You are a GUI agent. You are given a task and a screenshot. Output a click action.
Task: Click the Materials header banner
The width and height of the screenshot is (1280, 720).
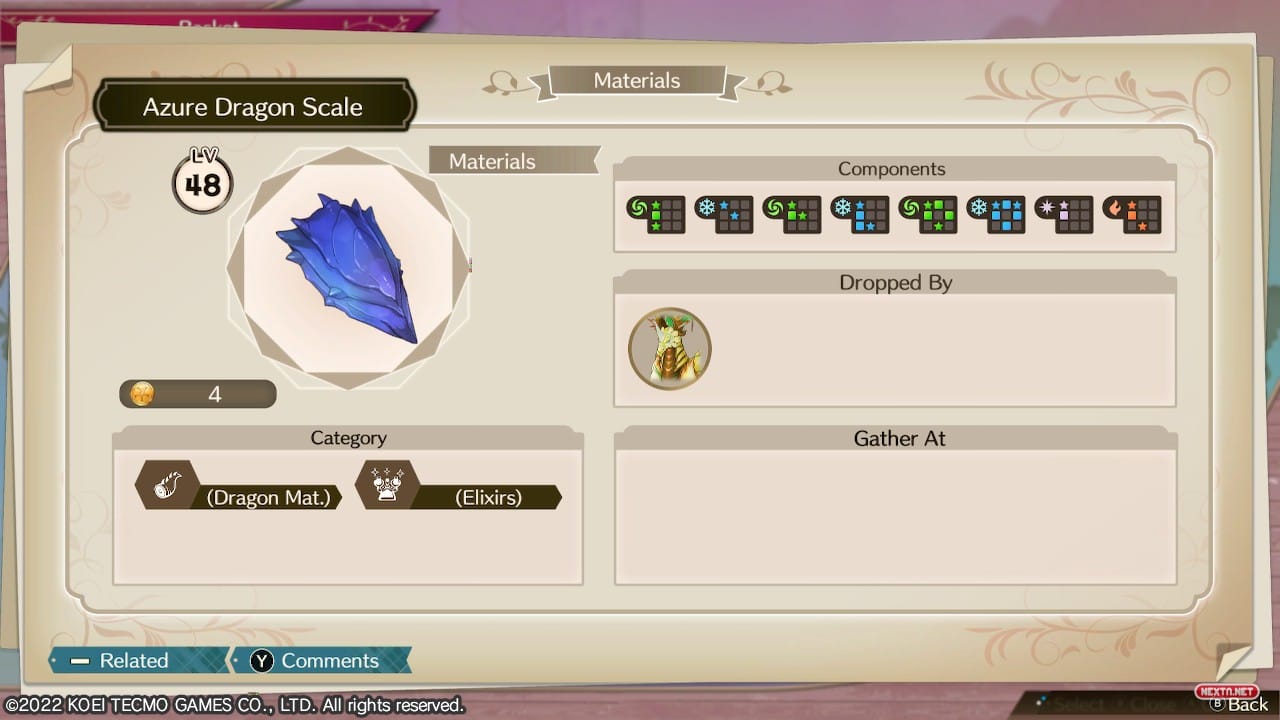(x=637, y=81)
